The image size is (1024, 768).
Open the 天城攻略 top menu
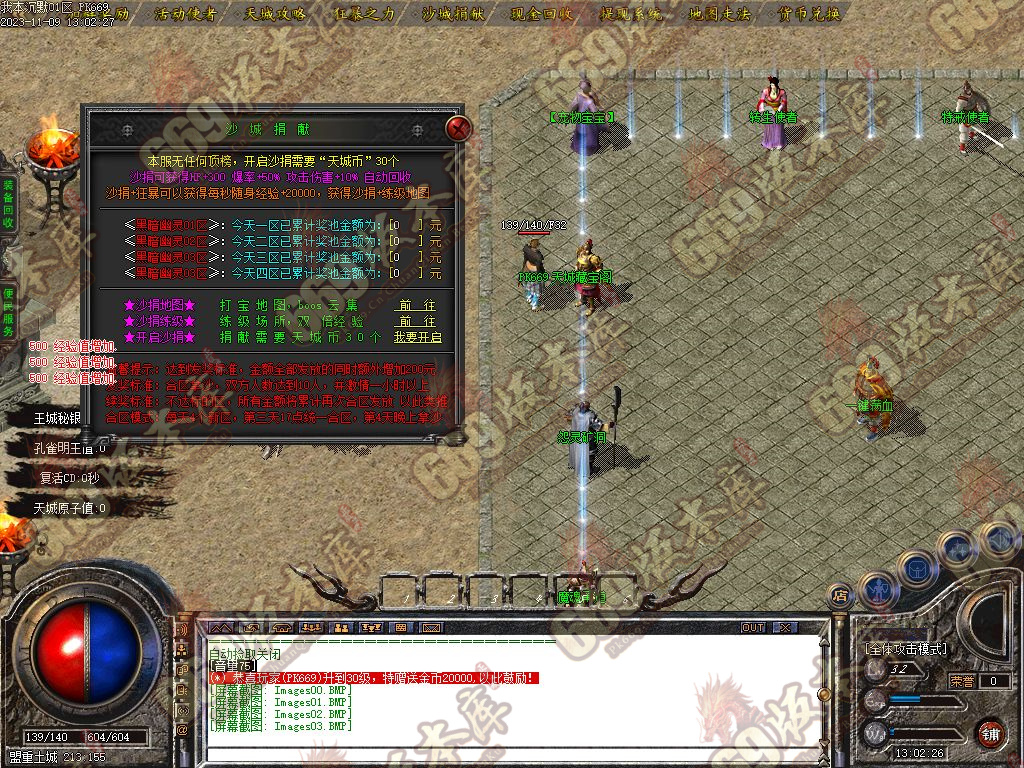pos(275,14)
